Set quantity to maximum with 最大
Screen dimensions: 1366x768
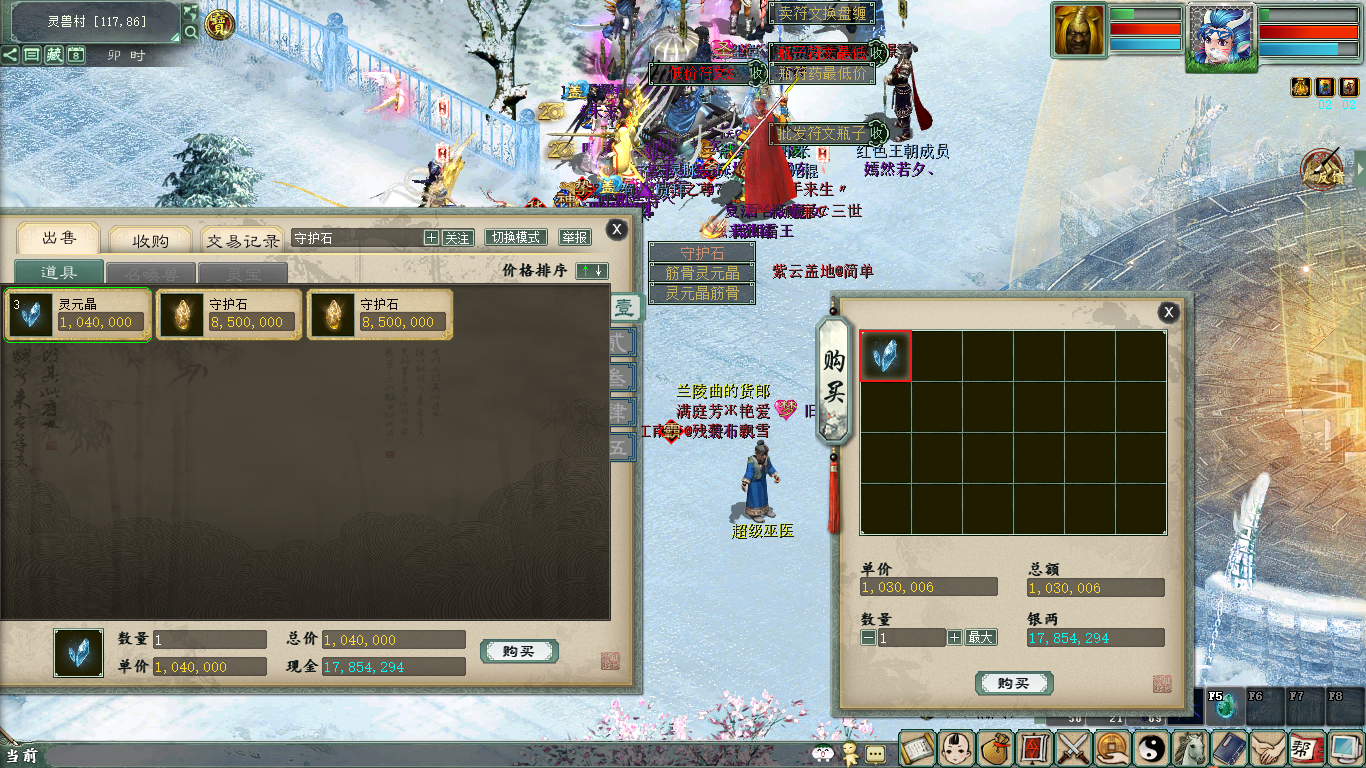click(x=981, y=637)
